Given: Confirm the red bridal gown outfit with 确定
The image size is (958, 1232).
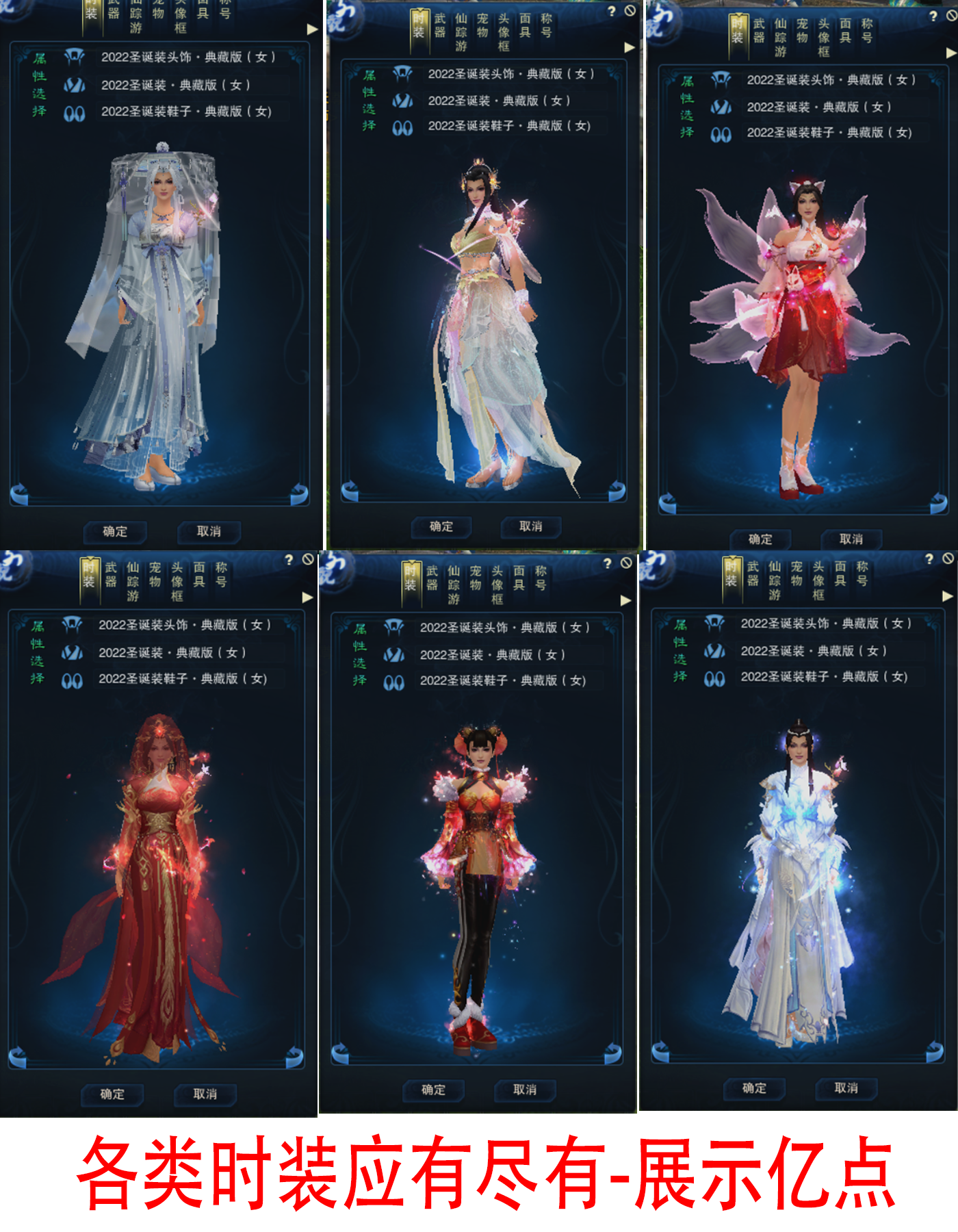Looking at the screenshot, I should [112, 1094].
